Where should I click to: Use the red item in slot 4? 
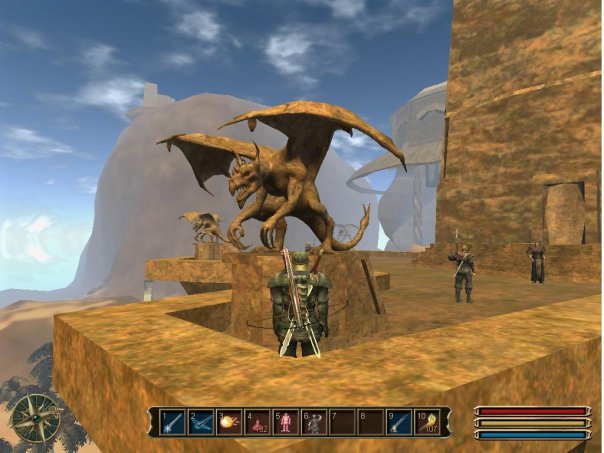pos(257,422)
